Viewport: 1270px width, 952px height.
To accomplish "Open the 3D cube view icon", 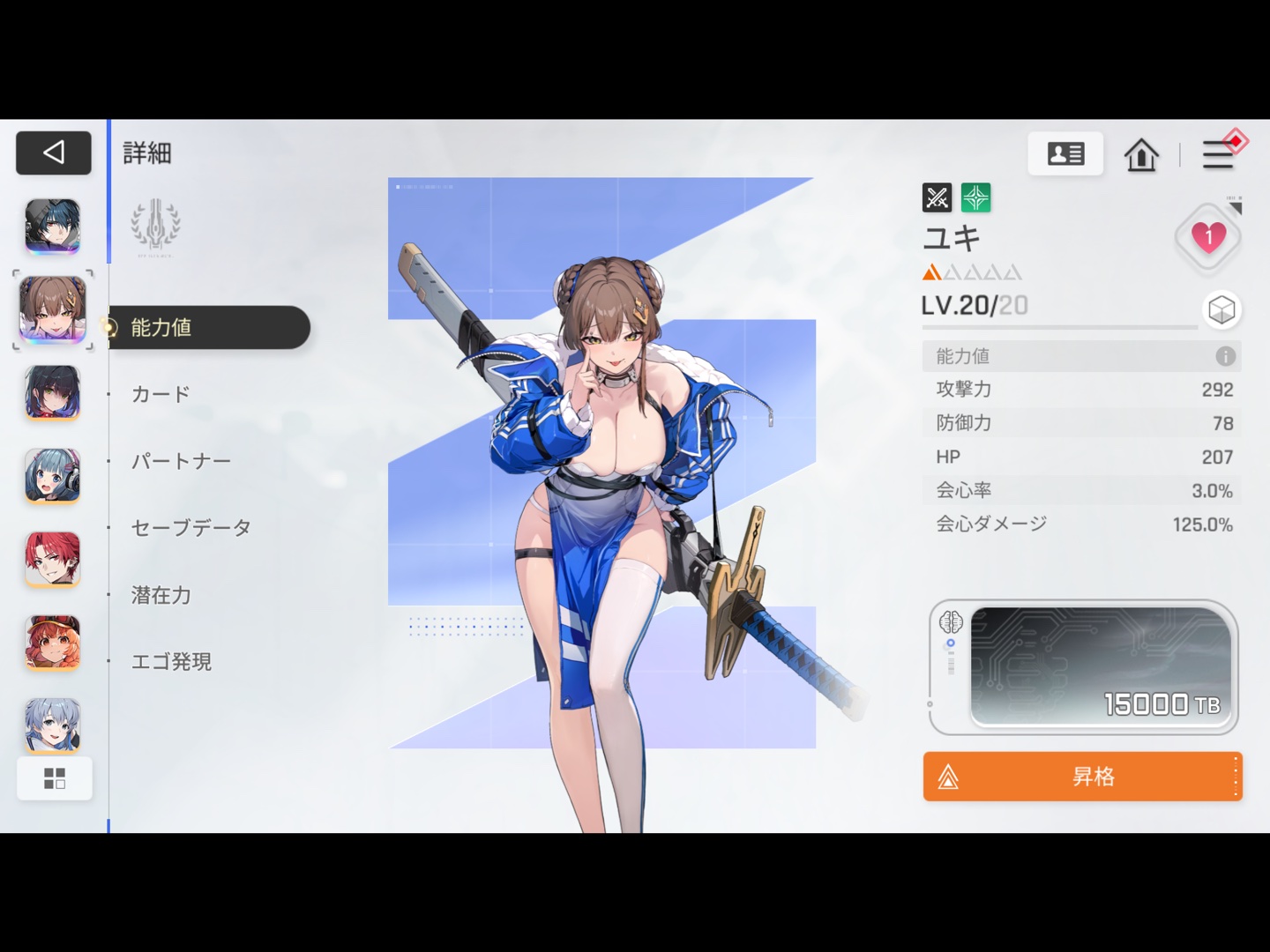I will 1221,309.
